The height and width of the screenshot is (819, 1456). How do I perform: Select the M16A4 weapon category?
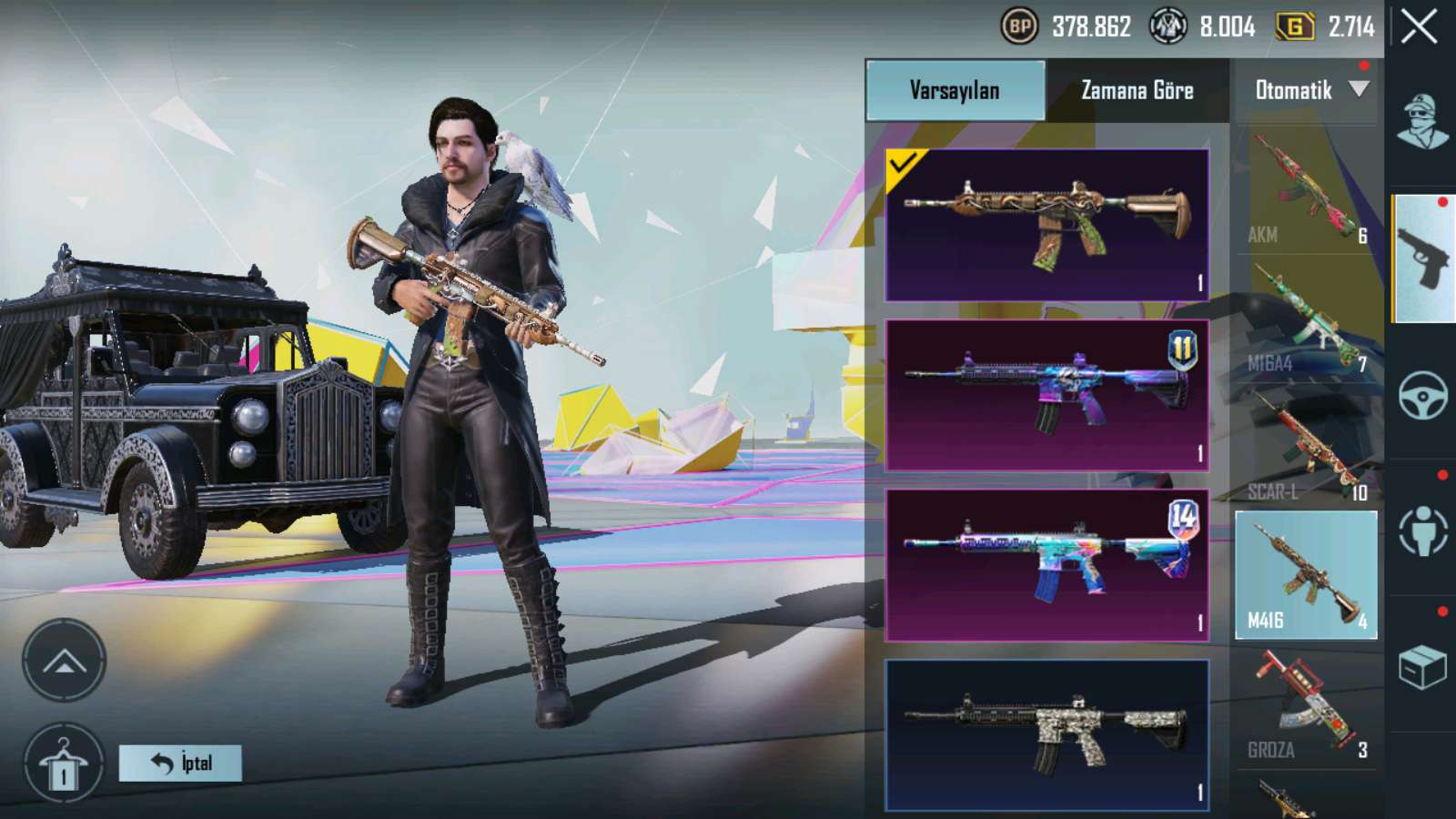tap(1306, 318)
